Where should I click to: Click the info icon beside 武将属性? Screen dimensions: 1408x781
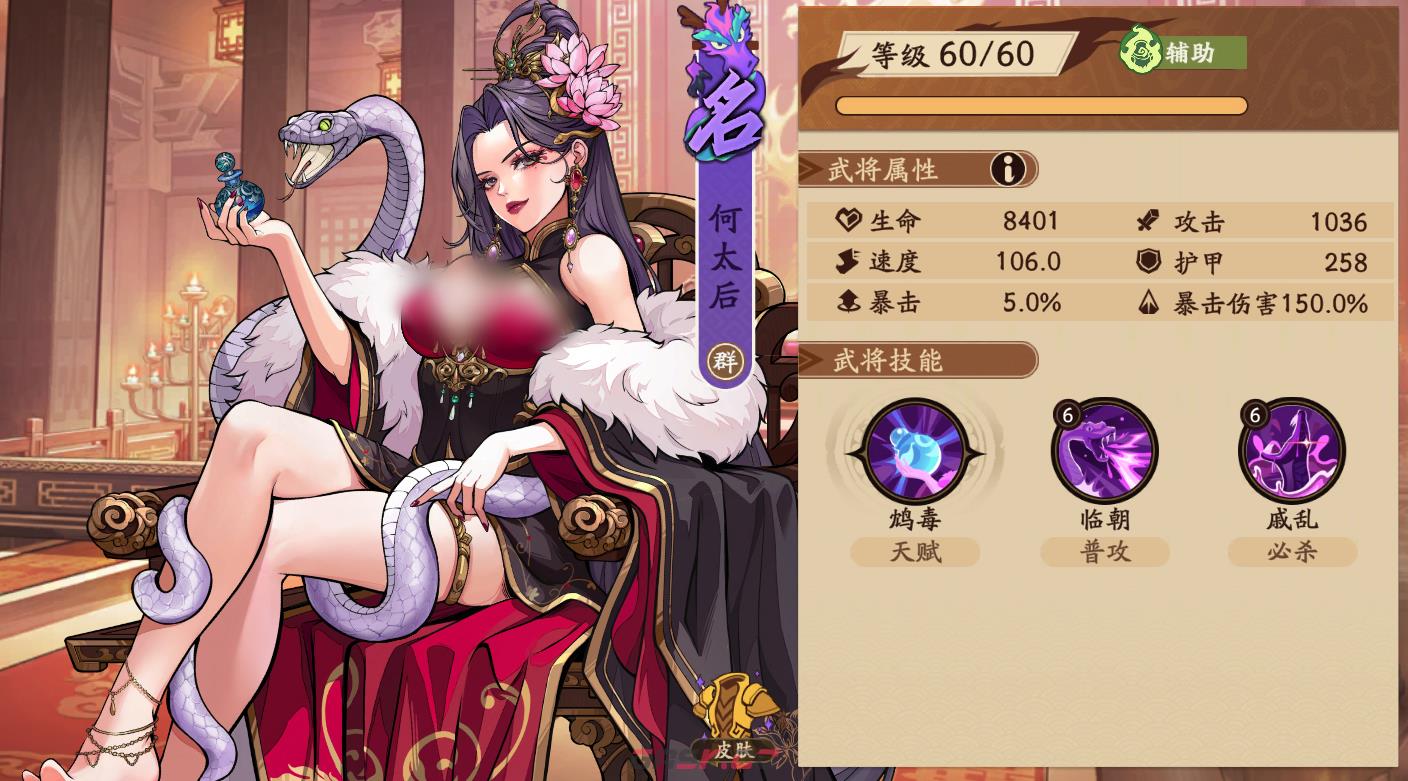[1010, 169]
